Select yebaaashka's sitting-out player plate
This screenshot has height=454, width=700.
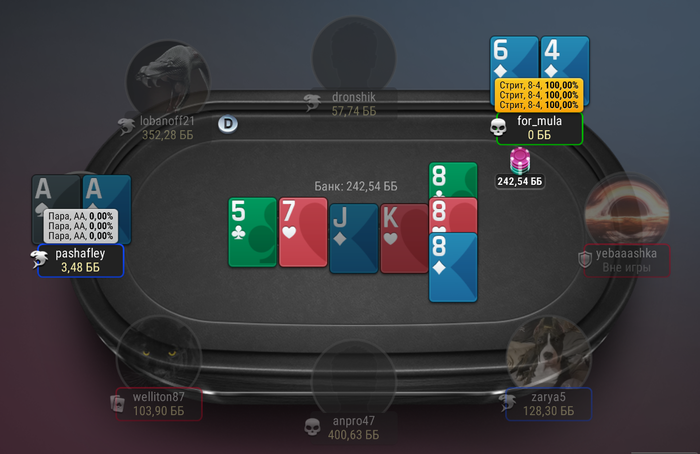pos(626,261)
